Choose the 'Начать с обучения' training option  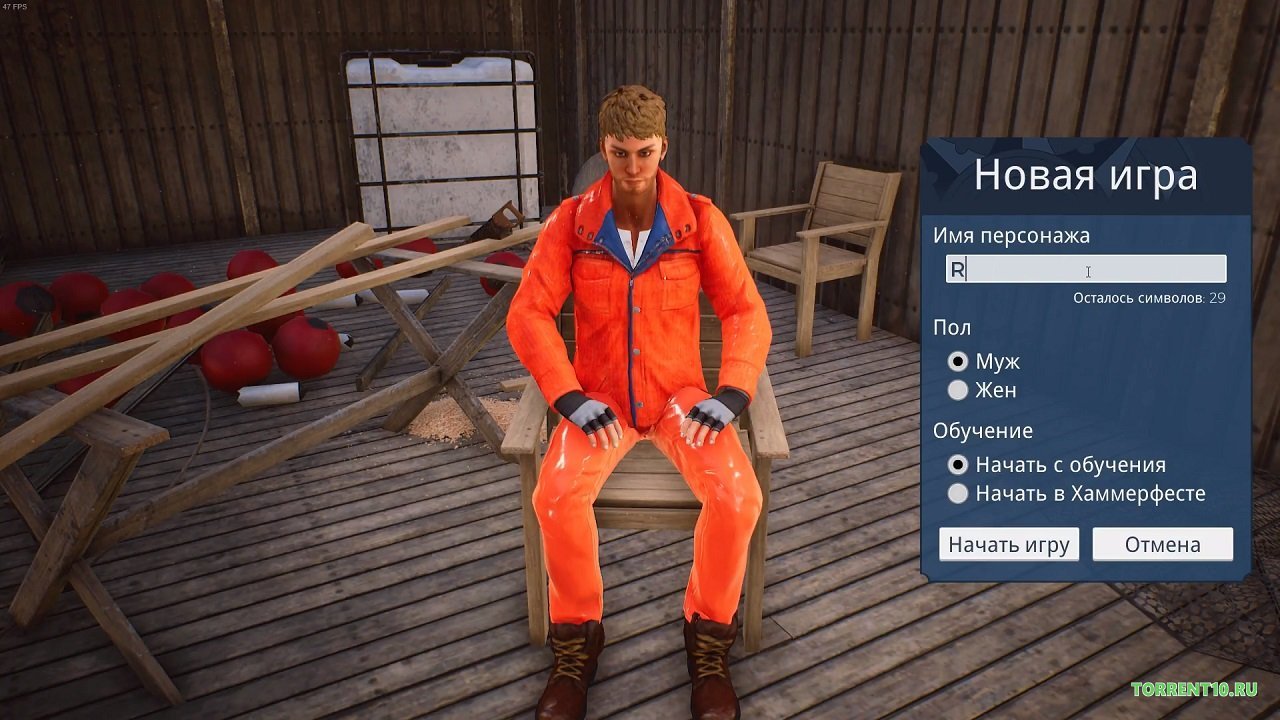click(x=957, y=464)
